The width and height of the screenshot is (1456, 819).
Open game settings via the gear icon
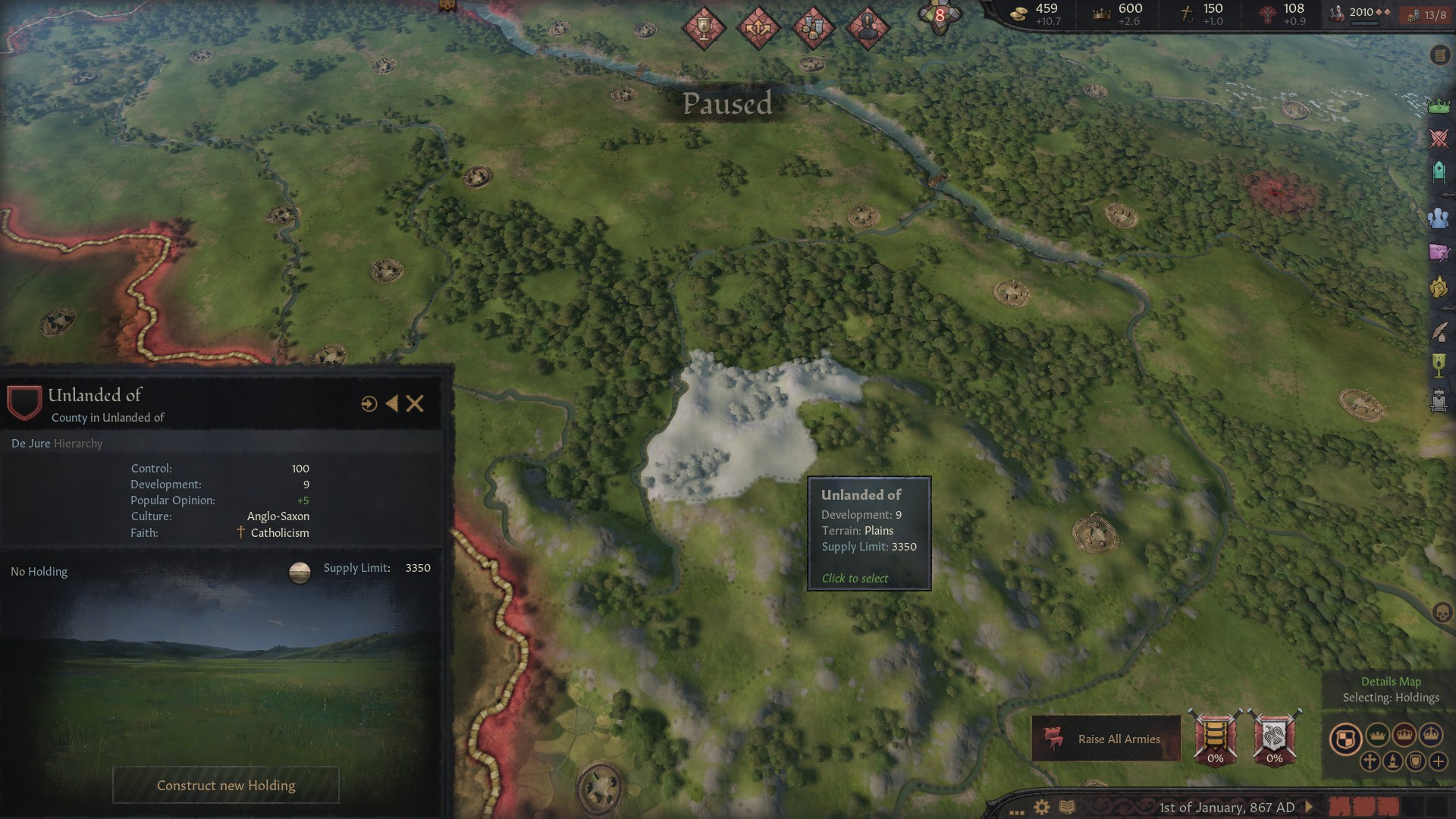1040,806
